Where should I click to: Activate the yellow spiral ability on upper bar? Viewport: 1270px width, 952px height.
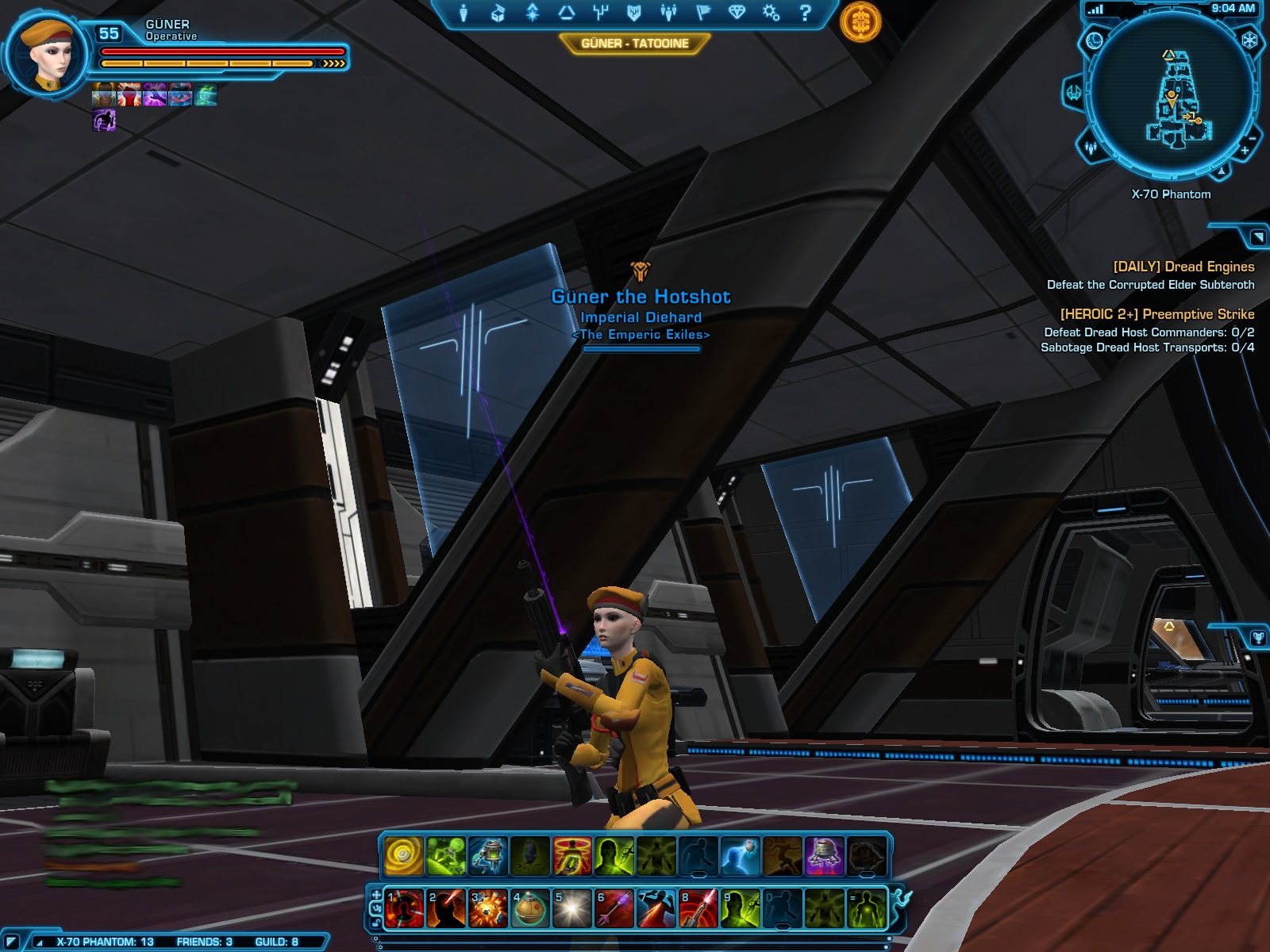coord(404,857)
